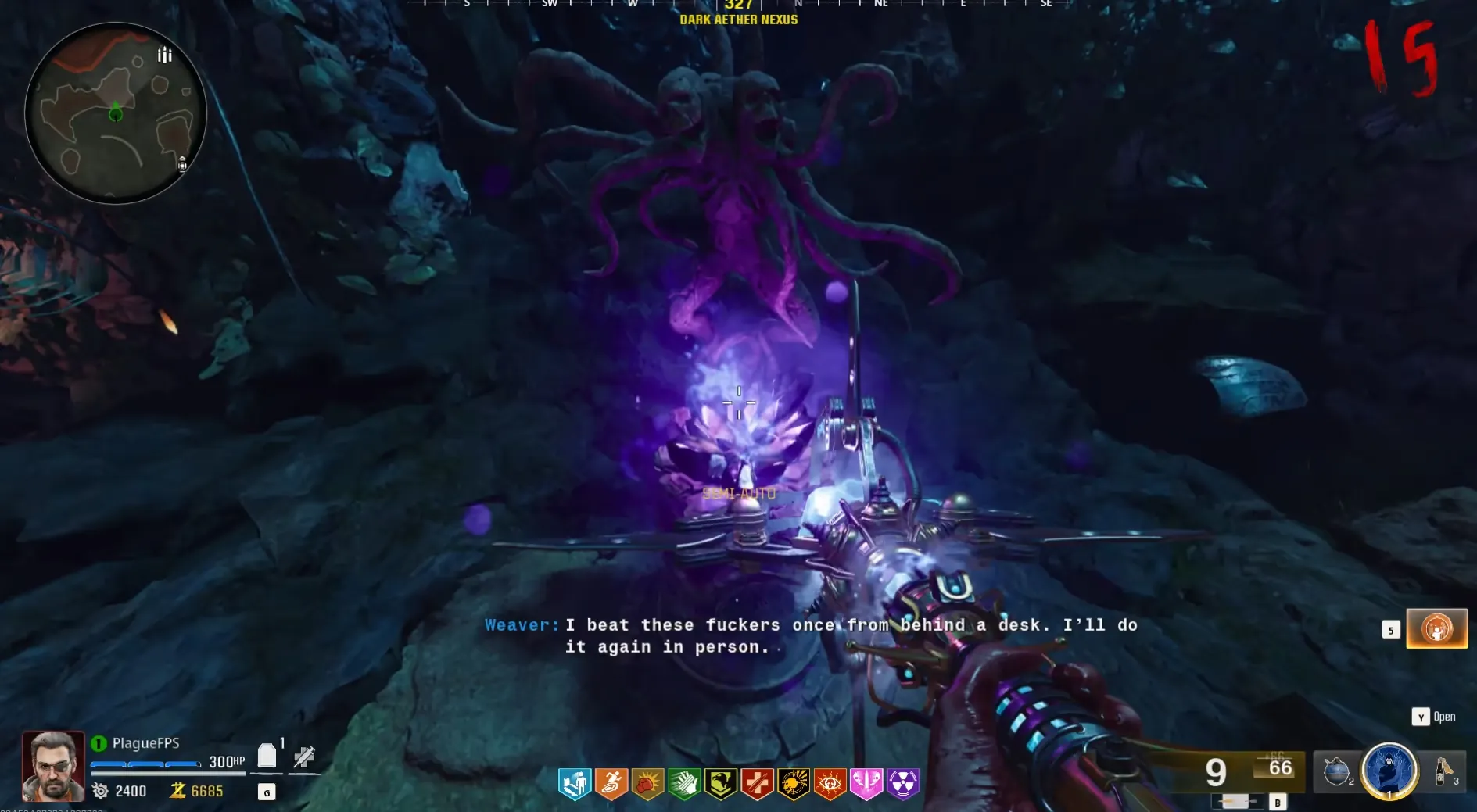Click the salvage gear icon
The width and height of the screenshot is (1477, 812).
[x=101, y=791]
